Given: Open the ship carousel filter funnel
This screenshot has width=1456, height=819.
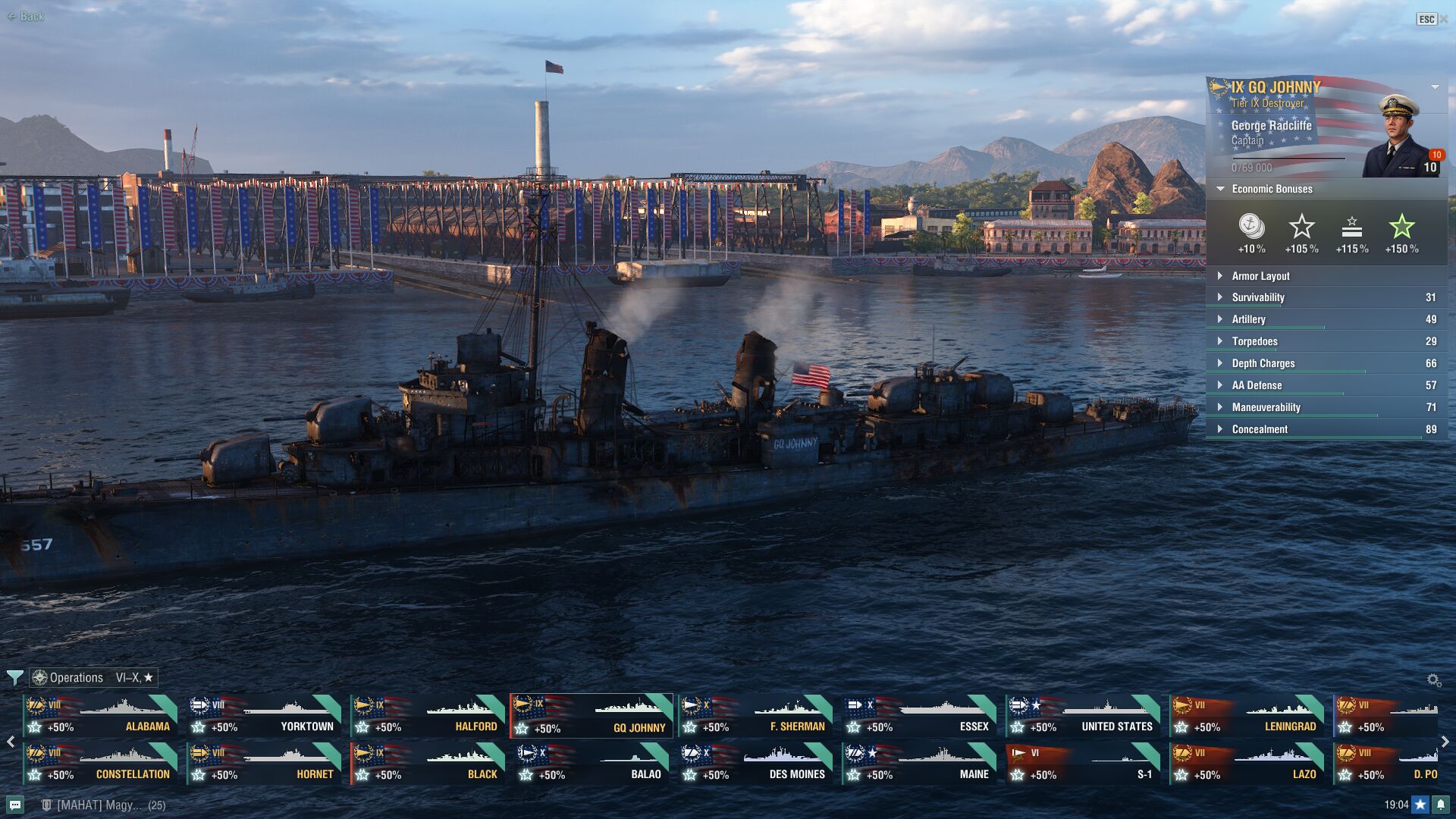Looking at the screenshot, I should 14,677.
